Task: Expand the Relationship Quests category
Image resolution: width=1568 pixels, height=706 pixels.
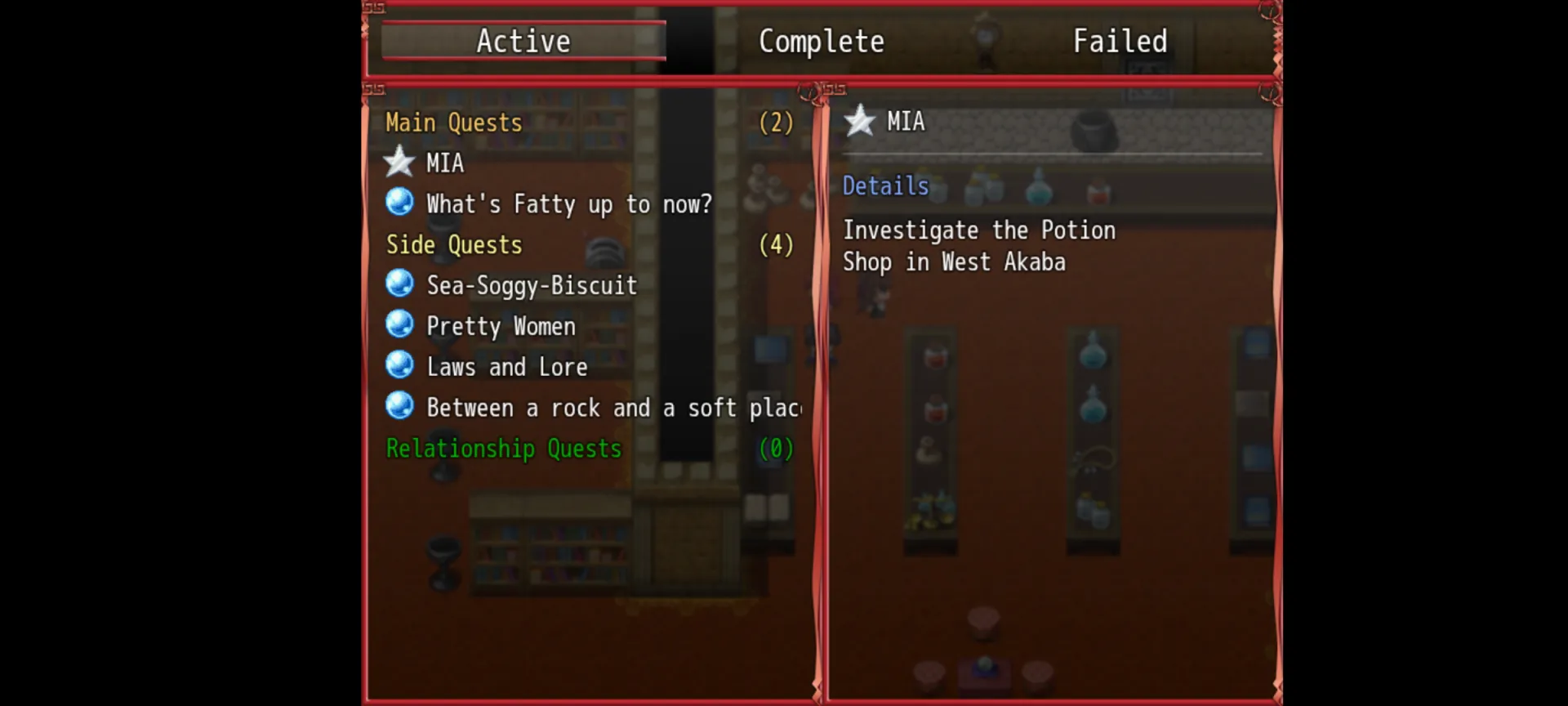Action: (504, 449)
